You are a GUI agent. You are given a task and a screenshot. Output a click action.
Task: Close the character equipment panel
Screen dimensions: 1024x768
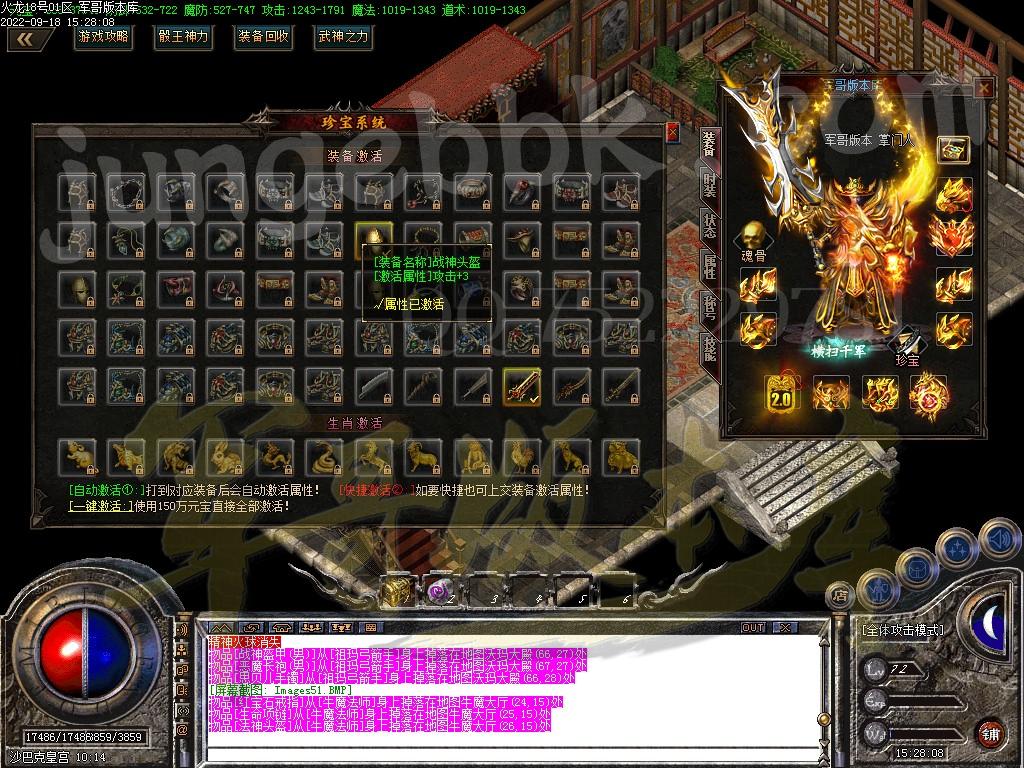[984, 88]
